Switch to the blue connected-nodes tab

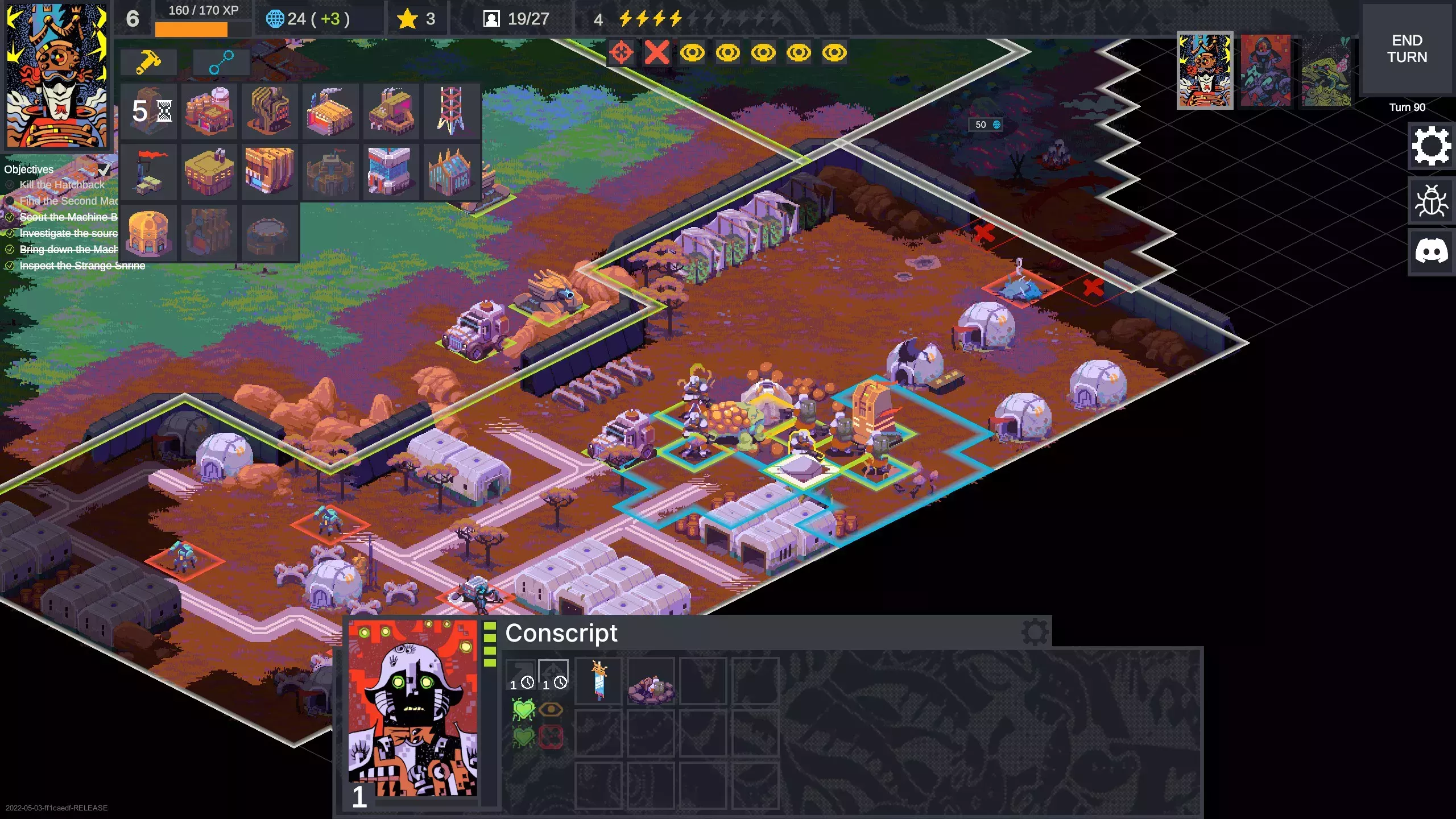(x=221, y=61)
